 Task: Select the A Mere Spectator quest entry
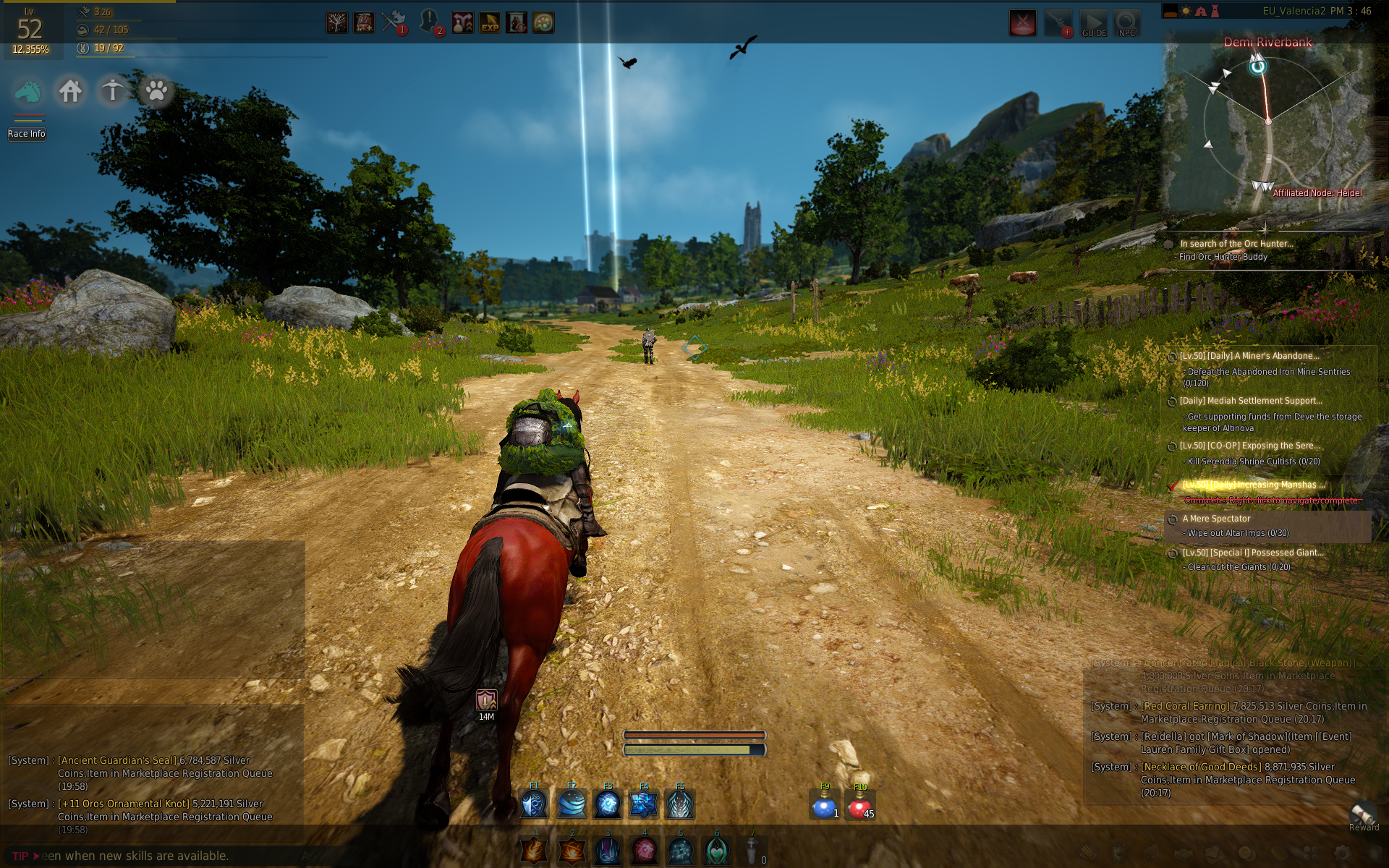pyautogui.click(x=1217, y=519)
